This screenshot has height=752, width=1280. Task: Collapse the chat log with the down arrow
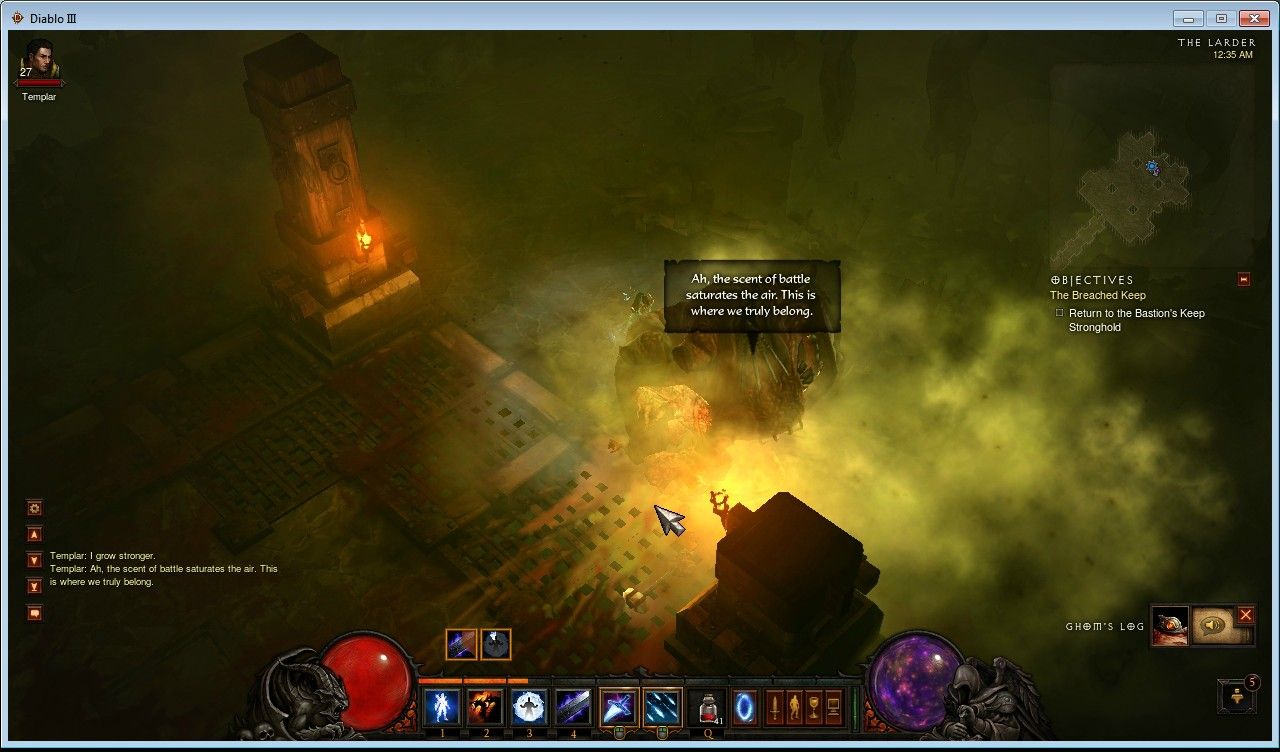click(35, 560)
